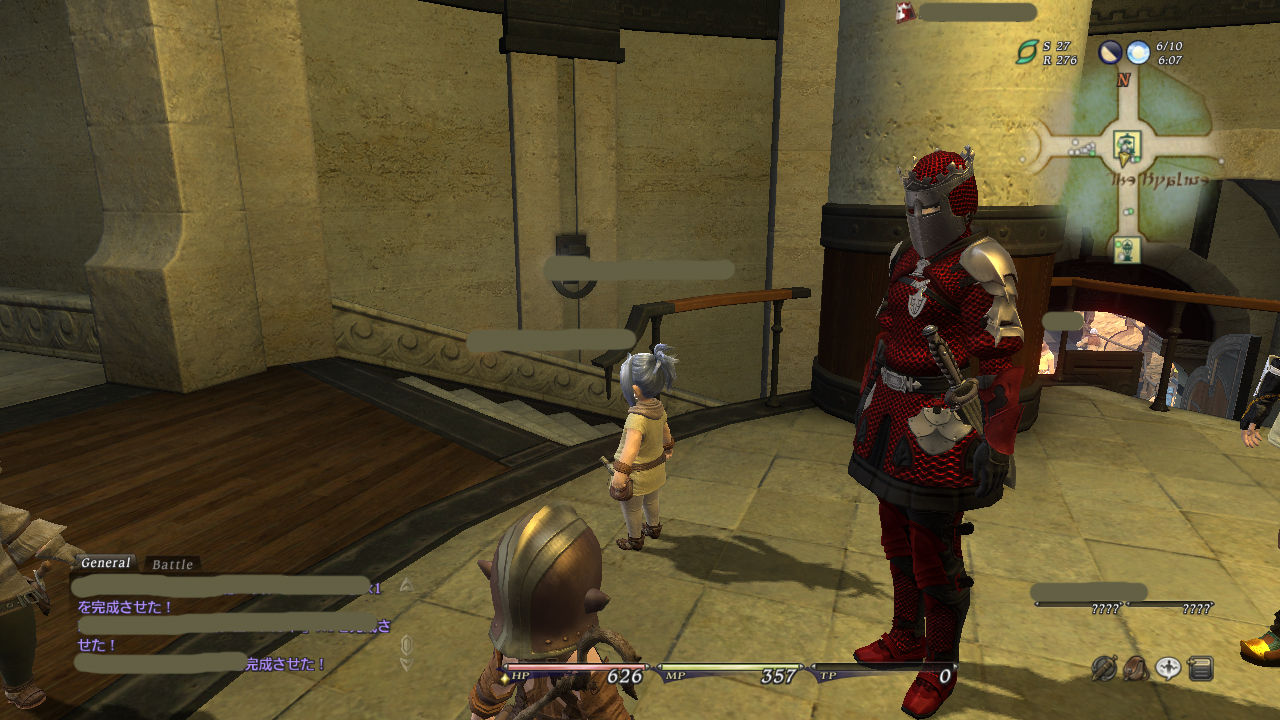This screenshot has width=1280, height=720.
Task: Click the moon phase icon
Action: pos(1110,53)
